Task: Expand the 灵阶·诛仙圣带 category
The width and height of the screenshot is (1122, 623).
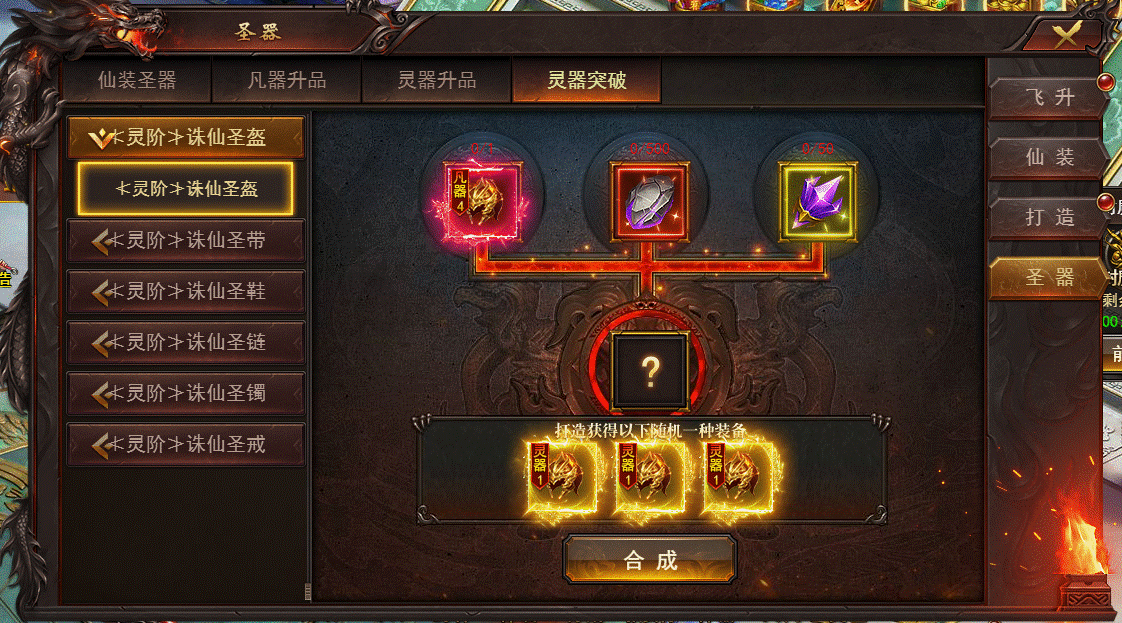Action: point(186,240)
